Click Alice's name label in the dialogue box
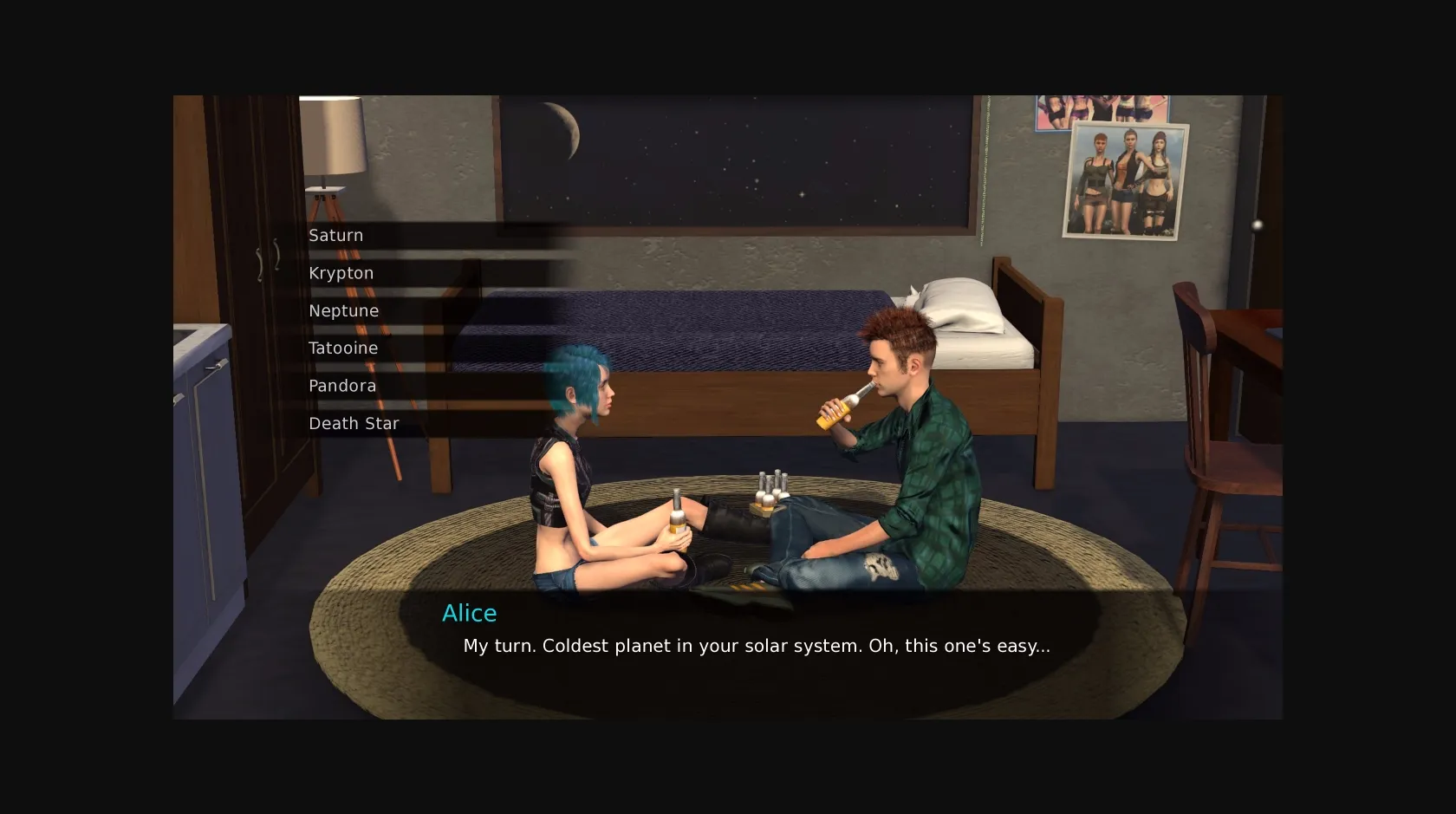This screenshot has width=1456, height=814. click(469, 613)
